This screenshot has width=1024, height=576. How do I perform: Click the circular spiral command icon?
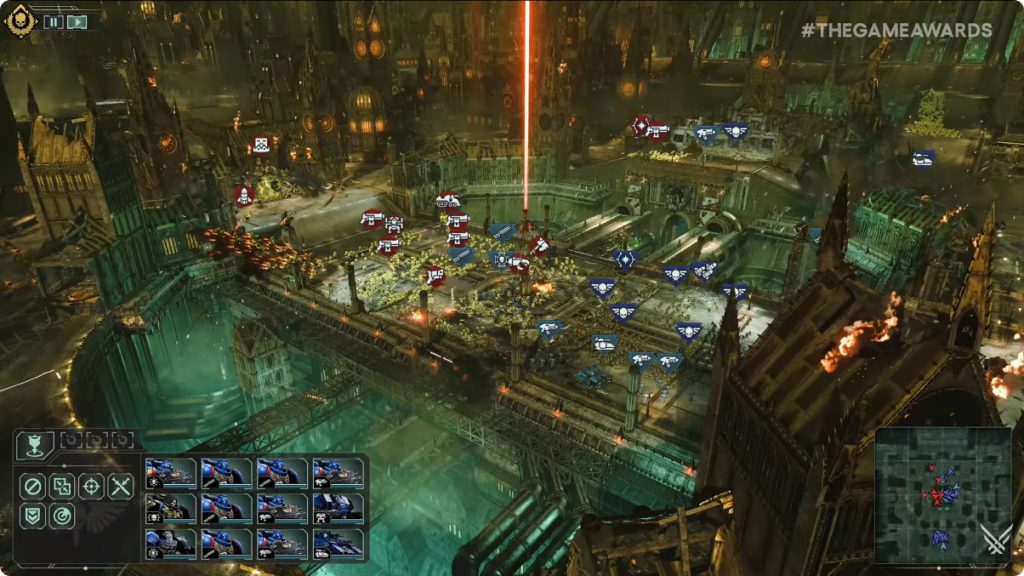[x=62, y=516]
